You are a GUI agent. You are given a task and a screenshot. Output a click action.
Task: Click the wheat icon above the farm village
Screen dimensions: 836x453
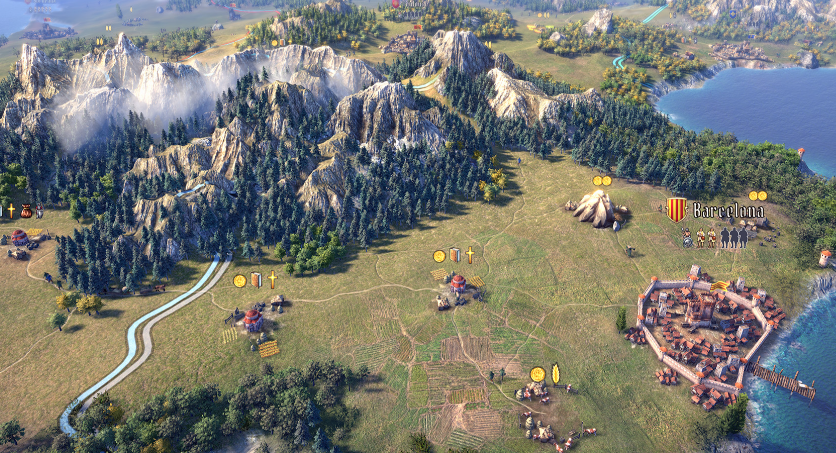(555, 373)
